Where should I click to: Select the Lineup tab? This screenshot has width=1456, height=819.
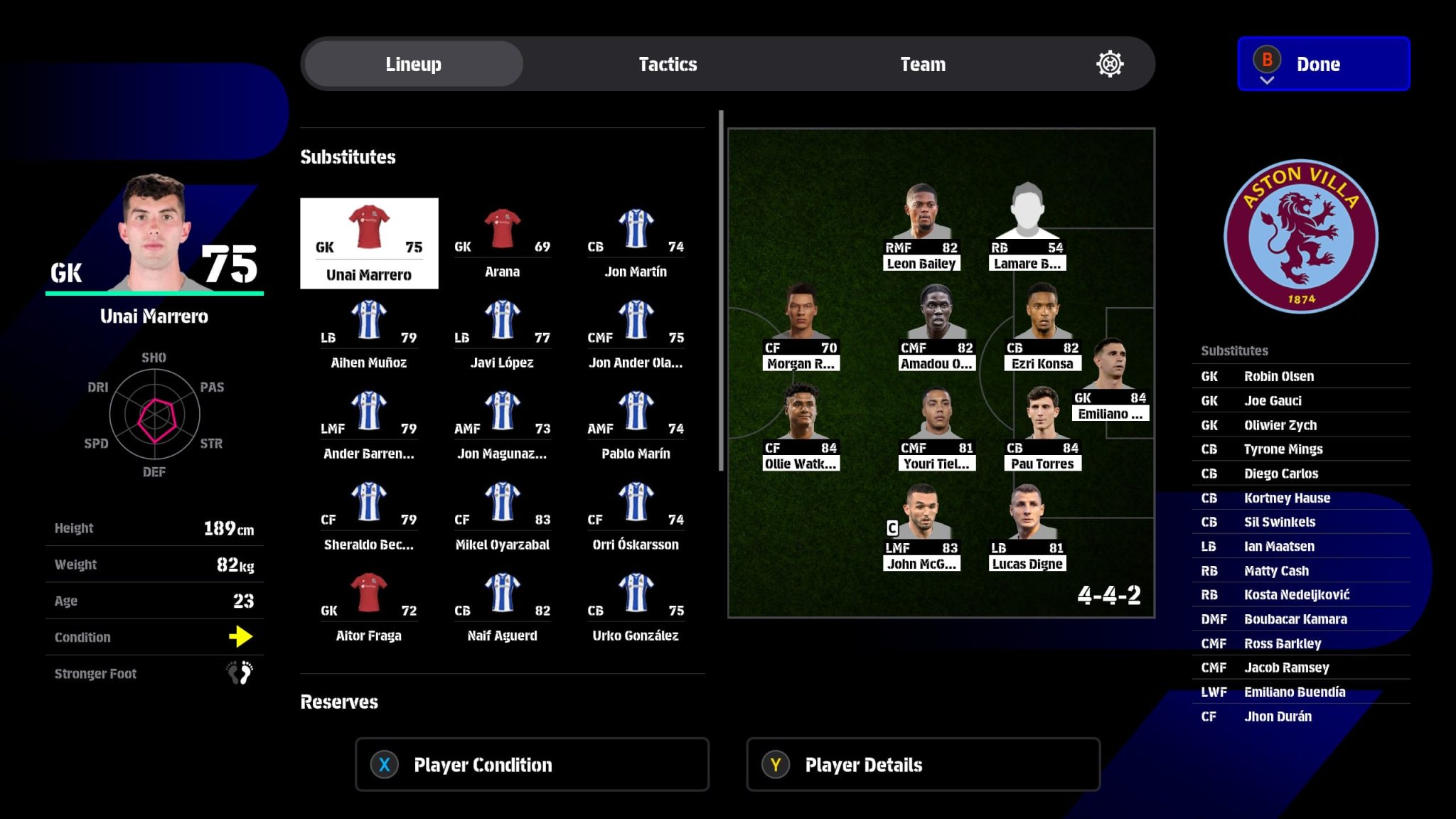pos(413,64)
